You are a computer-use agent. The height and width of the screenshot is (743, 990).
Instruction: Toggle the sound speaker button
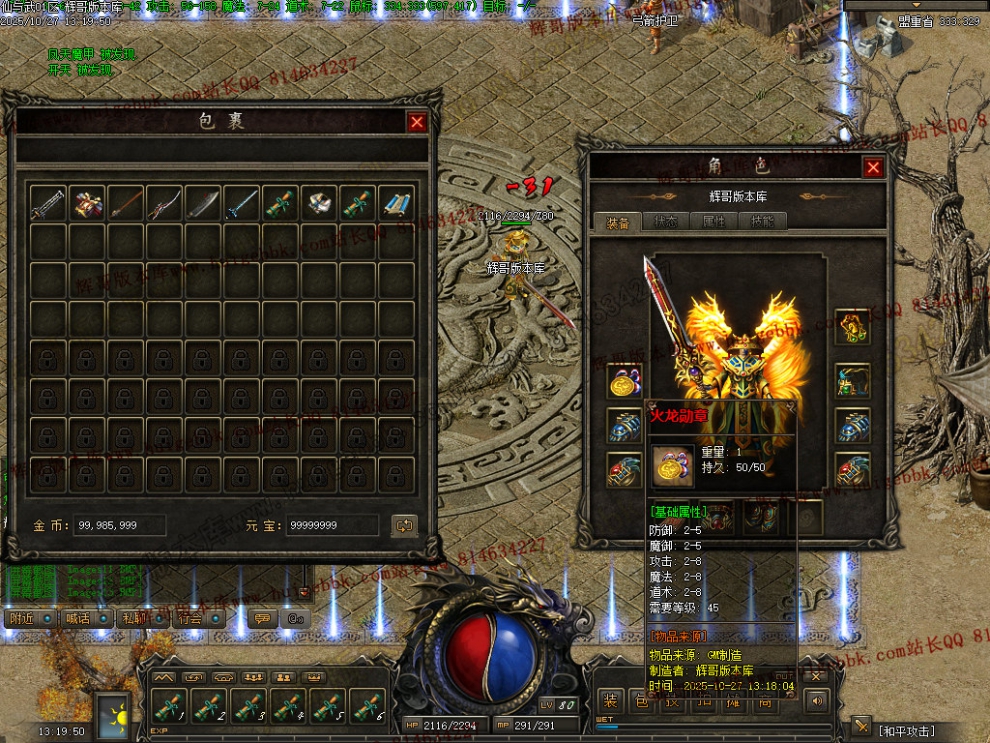pyautogui.click(x=817, y=701)
